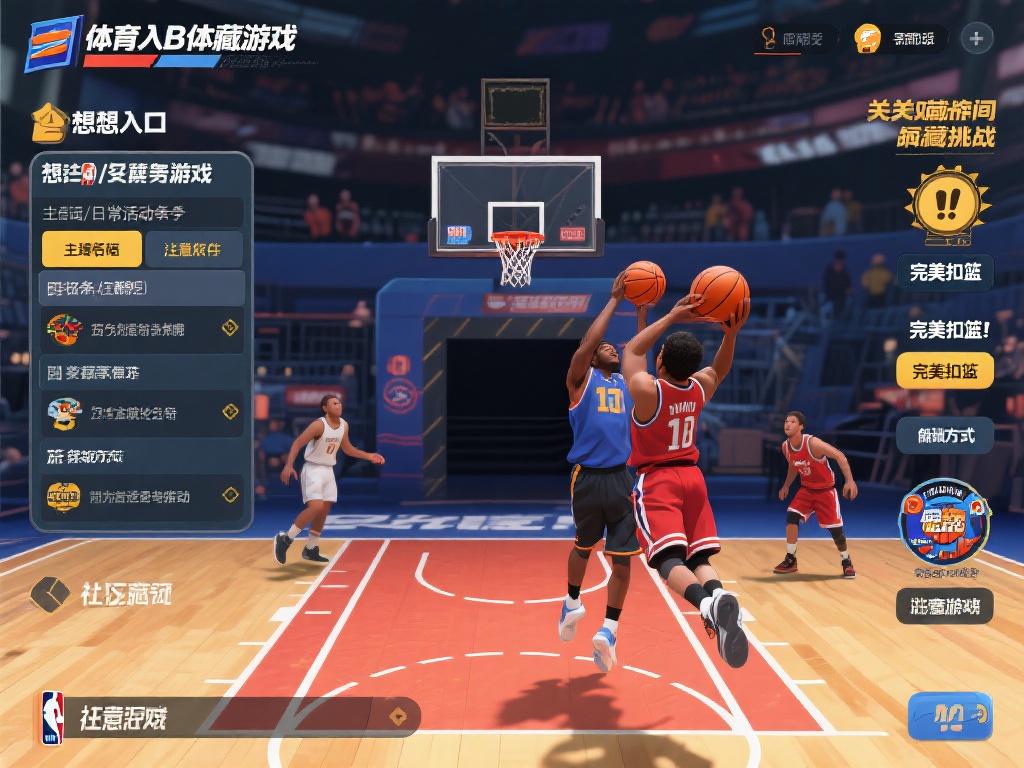Click the dark button above the round emblem

click(x=944, y=435)
